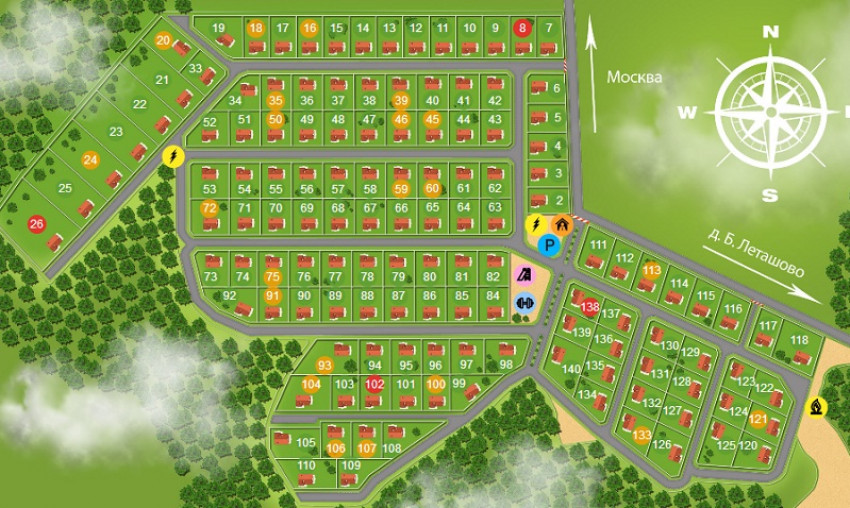Choose the orange plot 72 marker
Image resolution: width=850 pixels, height=508 pixels.
(x=209, y=208)
